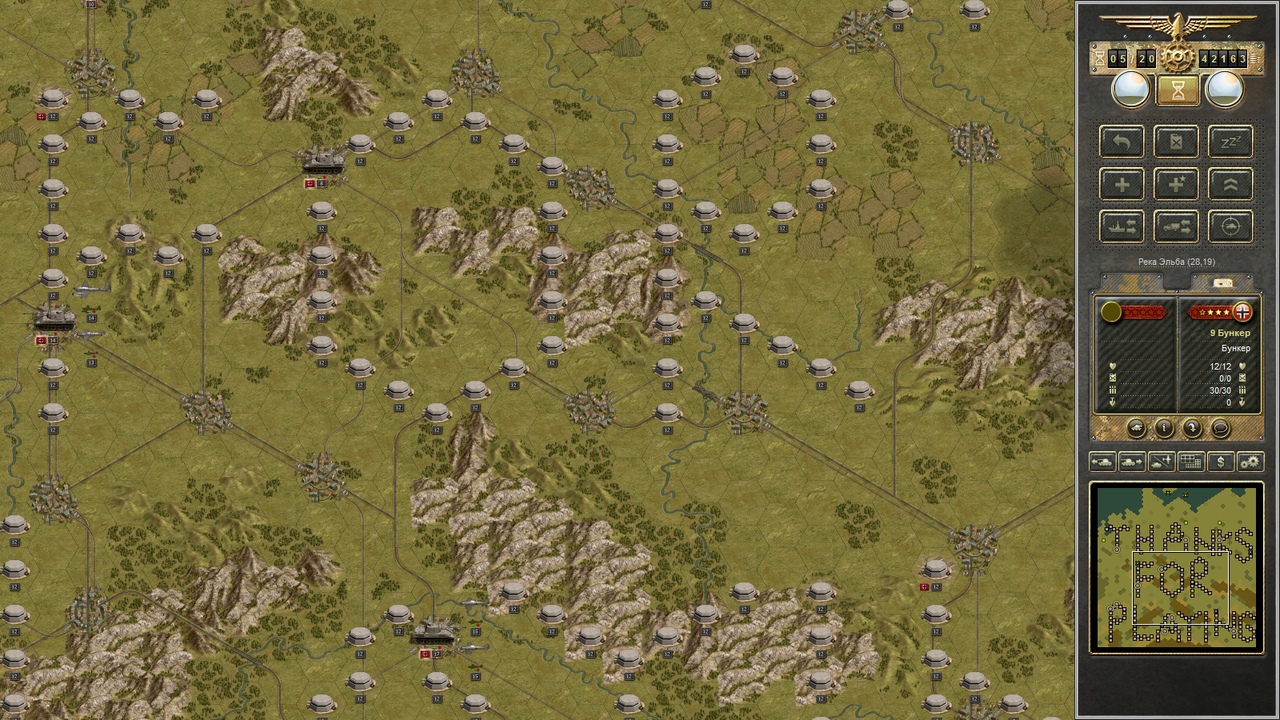The width and height of the screenshot is (1280, 720).
Task: Toggle truck transport mount button
Action: click(1176, 227)
